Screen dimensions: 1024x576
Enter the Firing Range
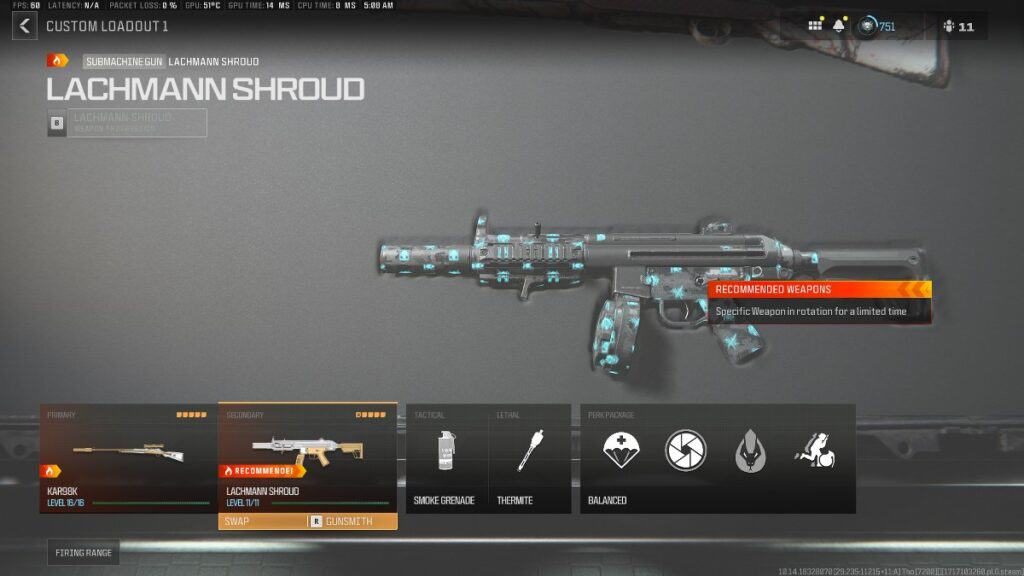(83, 552)
